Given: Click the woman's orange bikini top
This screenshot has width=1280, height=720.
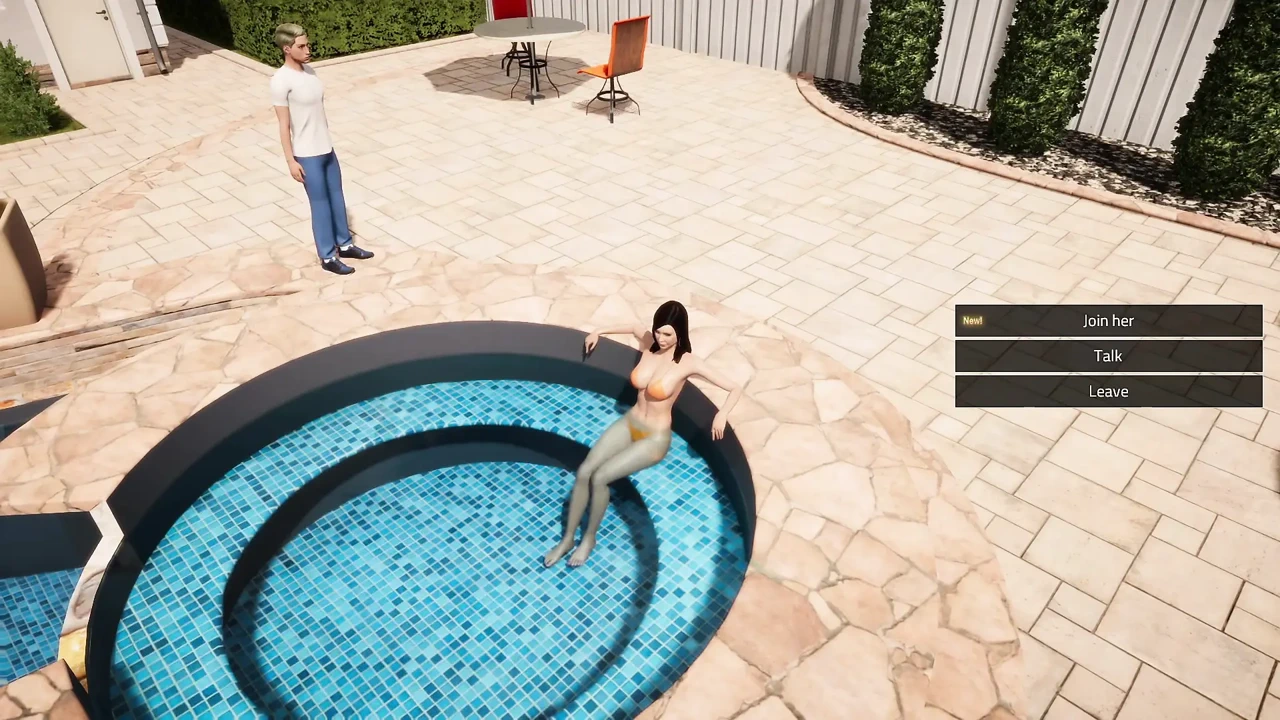Looking at the screenshot, I should click(x=655, y=385).
